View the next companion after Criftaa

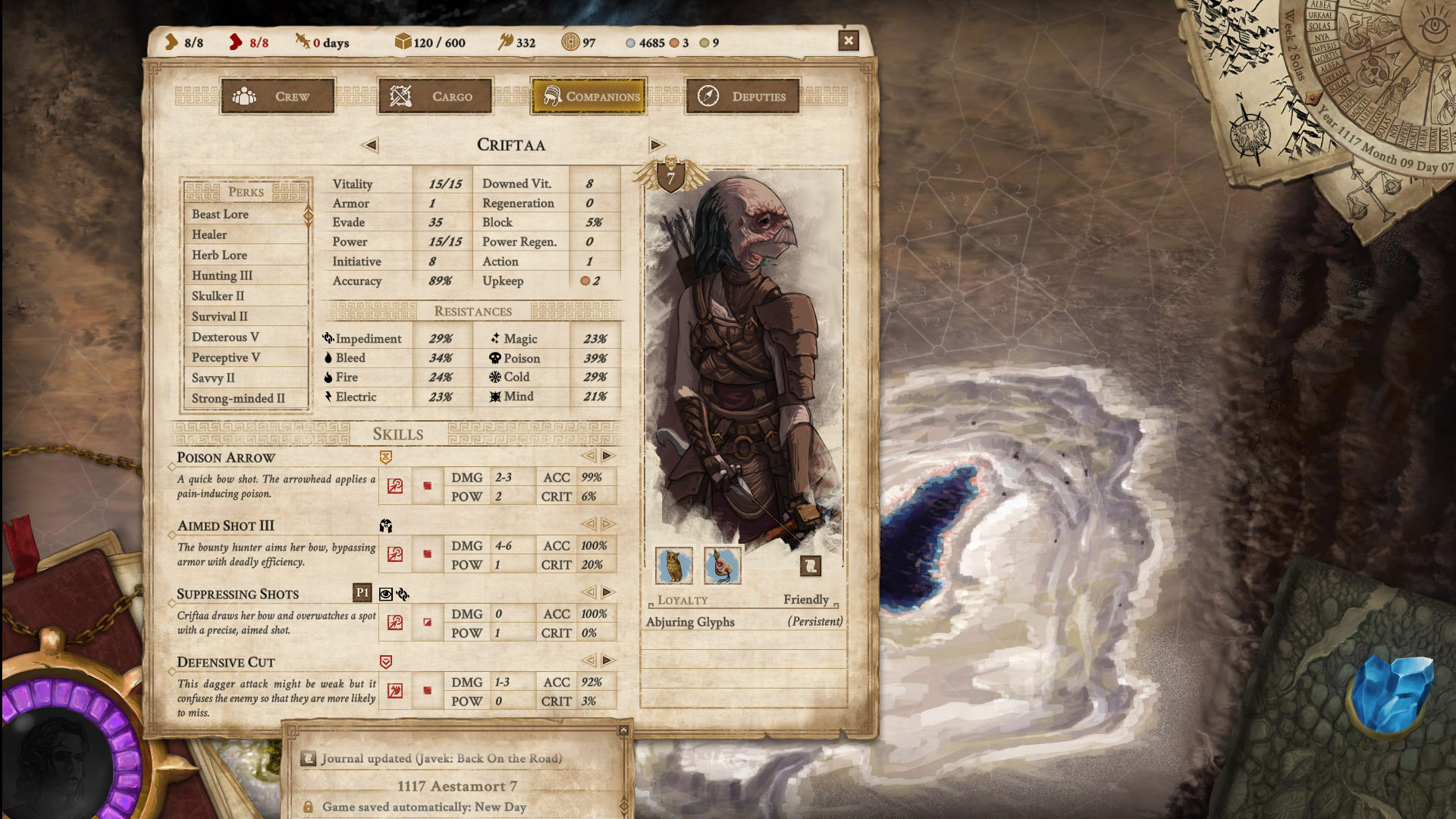coord(656,145)
